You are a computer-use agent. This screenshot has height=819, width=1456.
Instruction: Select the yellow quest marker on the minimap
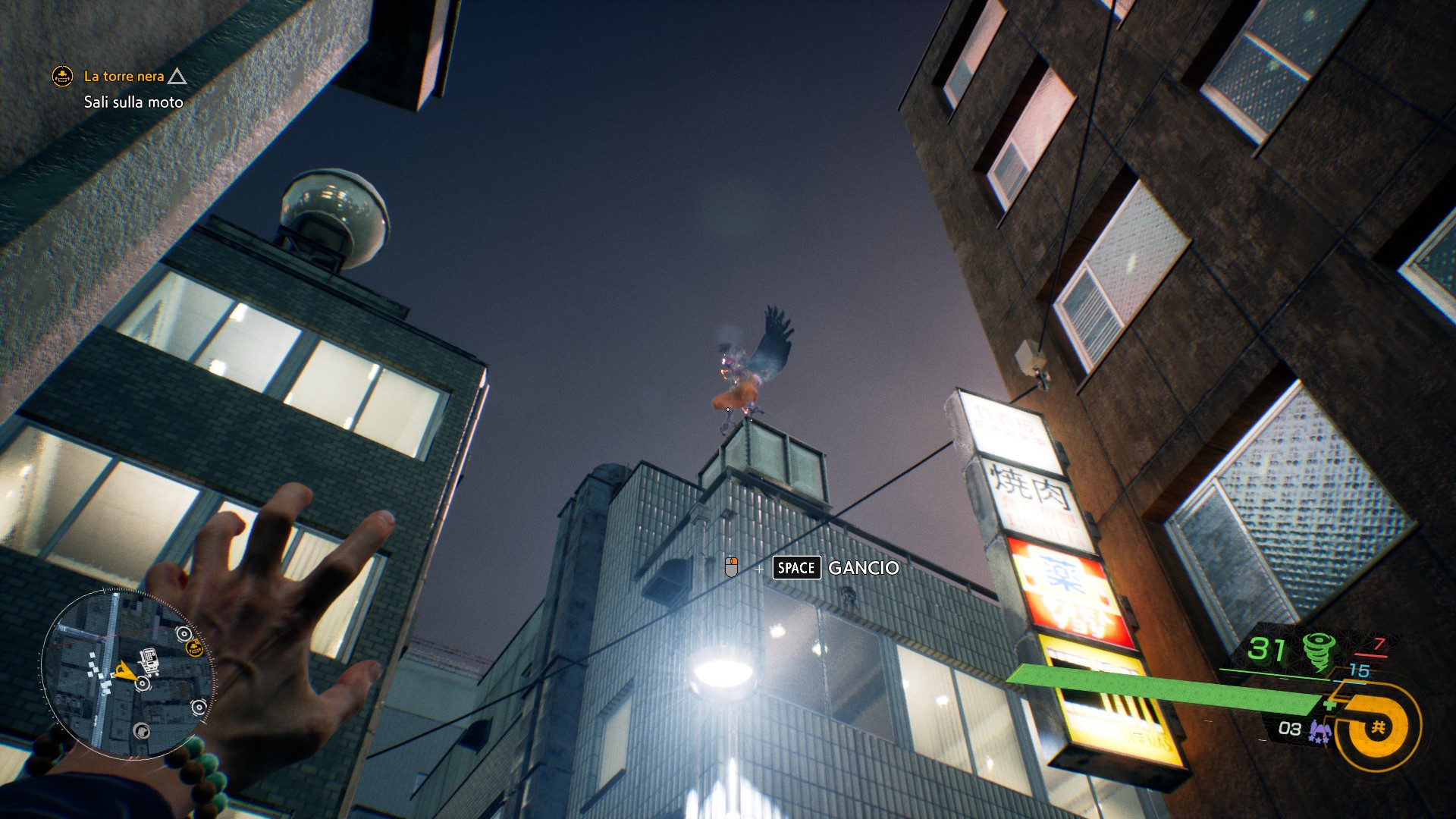click(195, 647)
